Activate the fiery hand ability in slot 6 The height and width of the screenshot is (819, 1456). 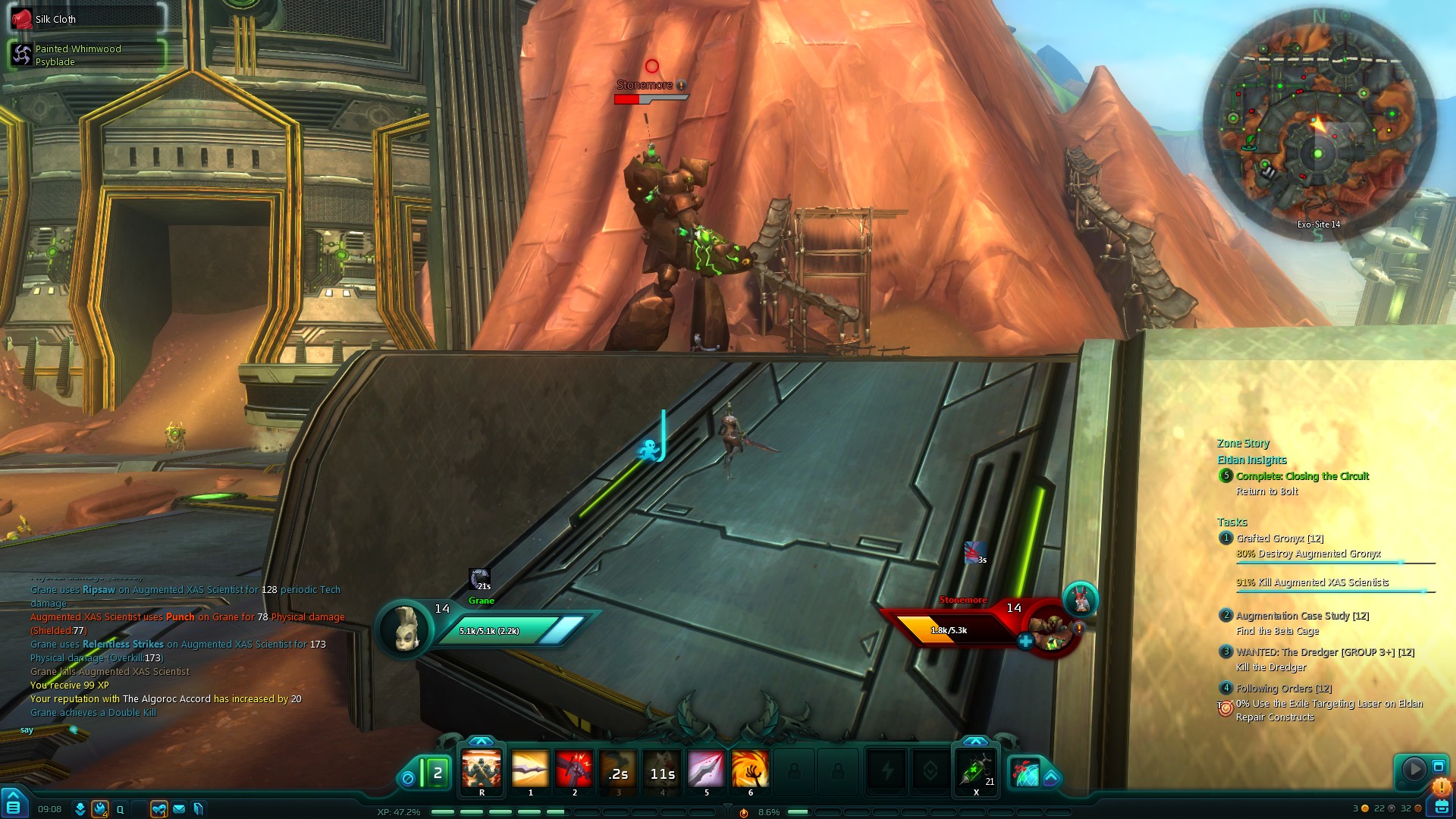[x=750, y=769]
